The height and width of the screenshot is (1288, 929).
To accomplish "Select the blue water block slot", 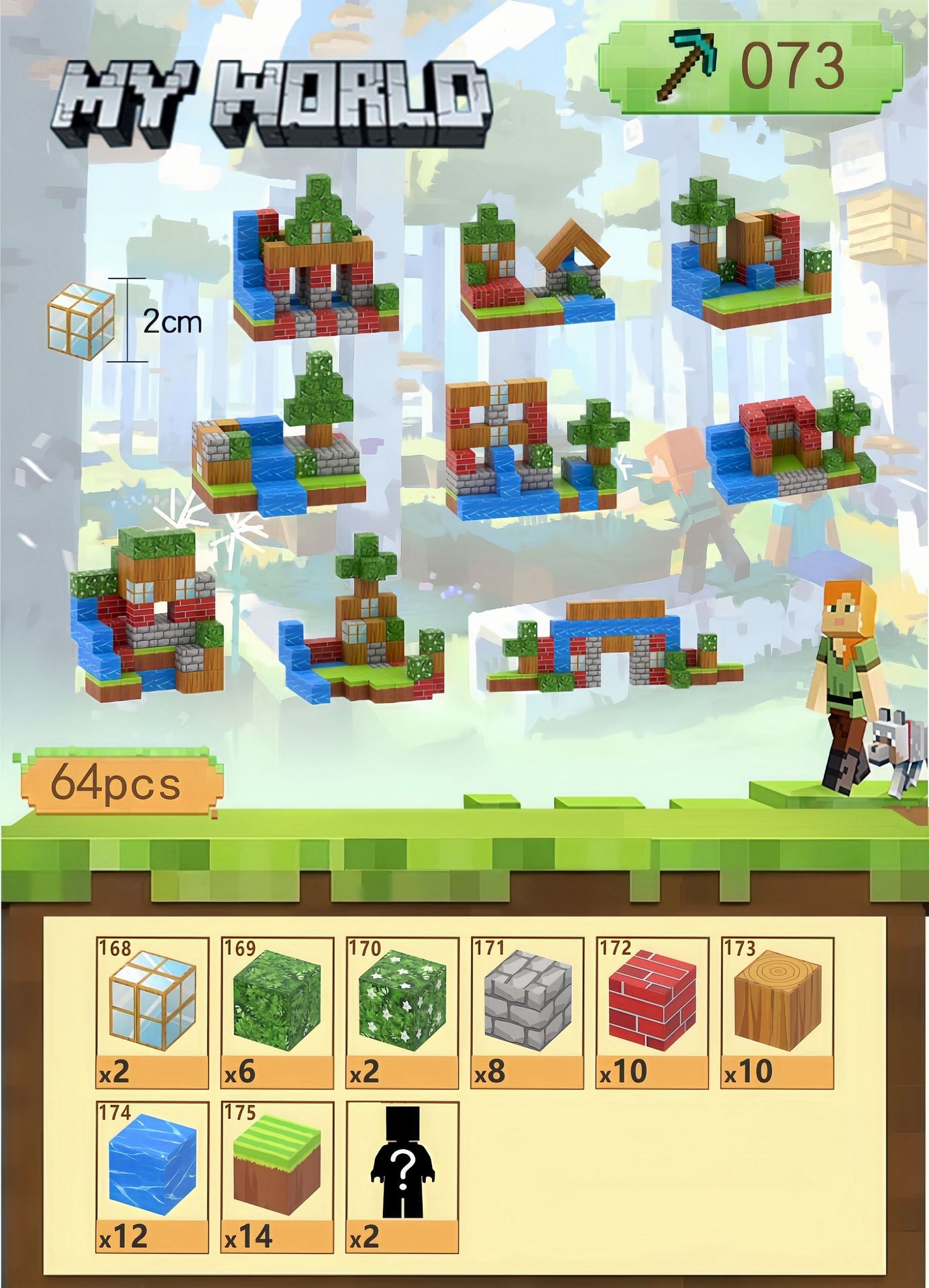I will (x=152, y=1177).
